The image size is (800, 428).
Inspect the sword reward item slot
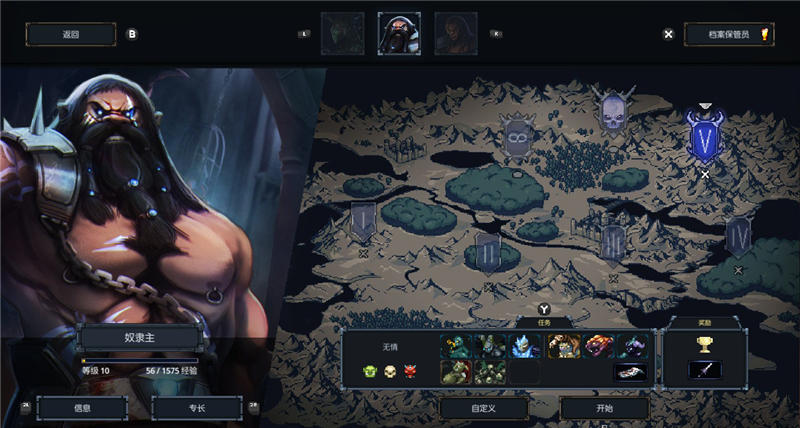[x=704, y=369]
